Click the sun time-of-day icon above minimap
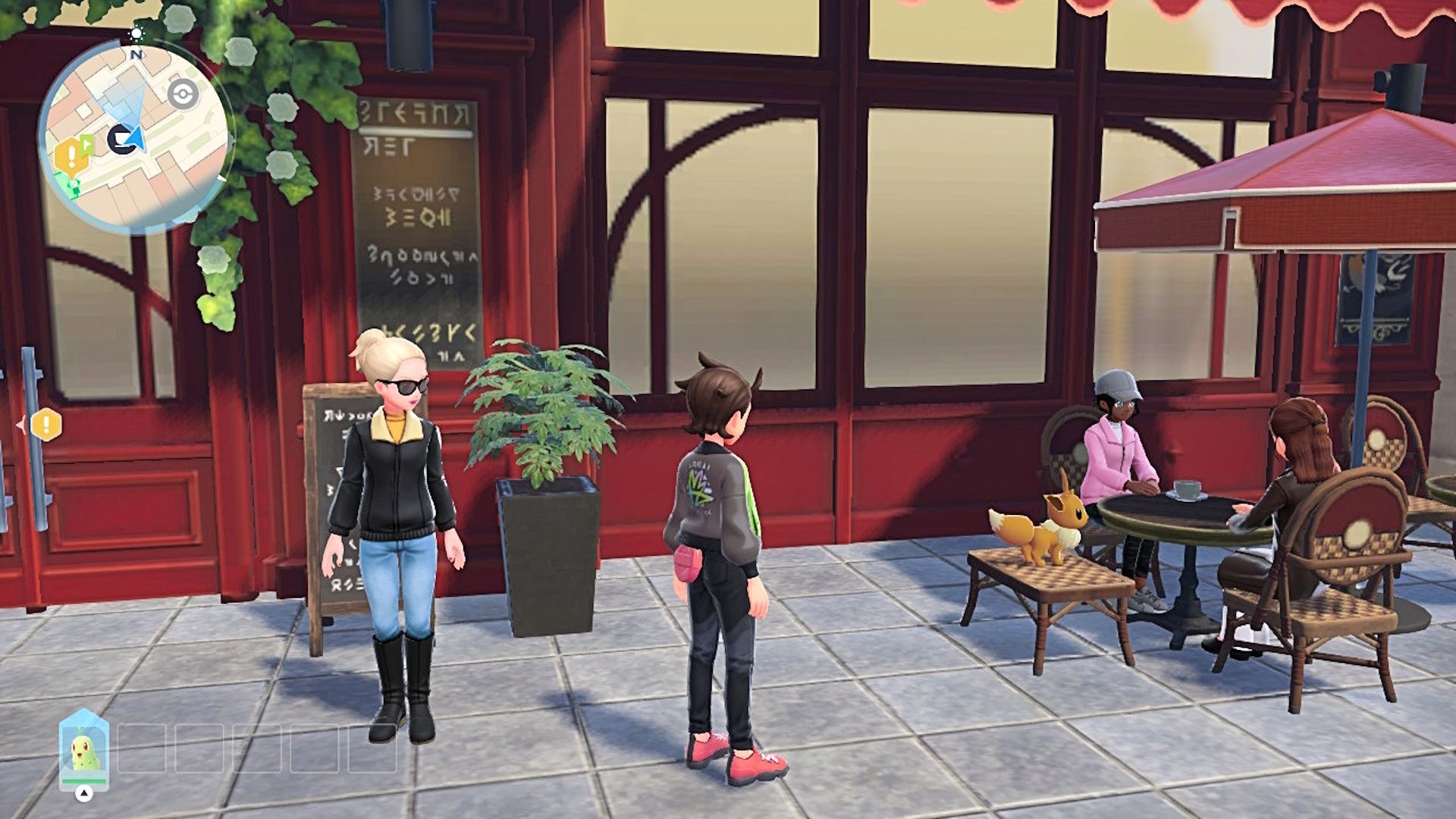 click(136, 34)
